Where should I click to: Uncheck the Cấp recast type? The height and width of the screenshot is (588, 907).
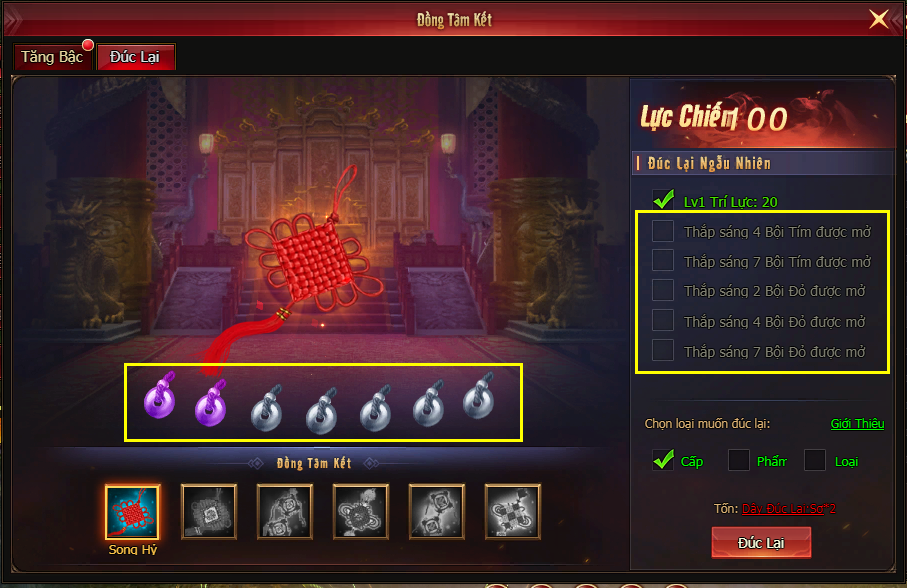tap(663, 460)
